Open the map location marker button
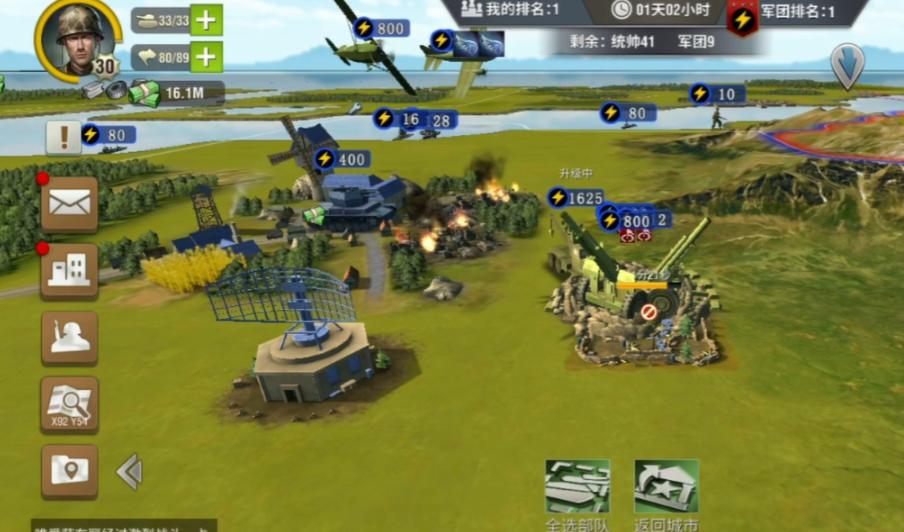 pyautogui.click(x=69, y=470)
